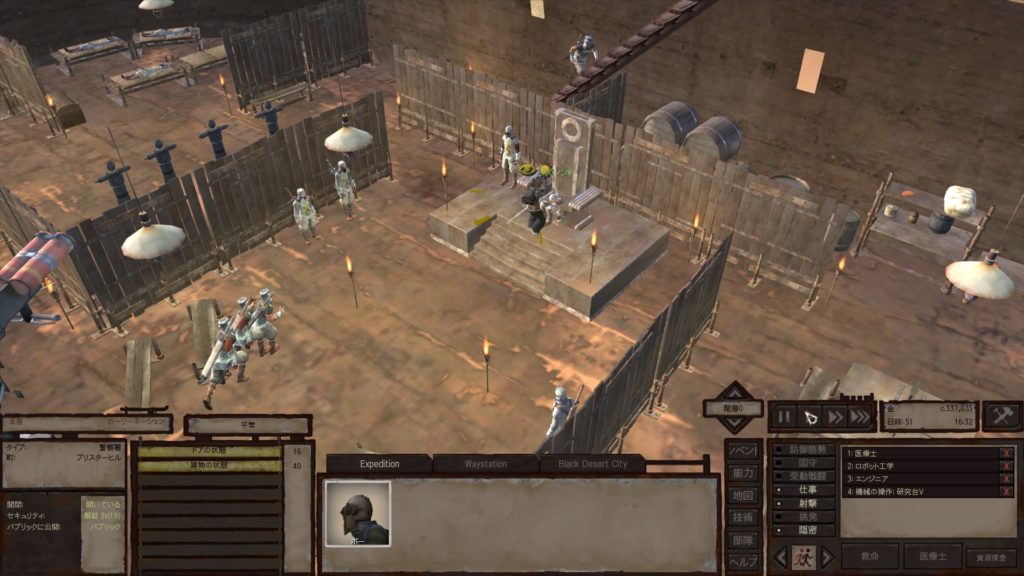This screenshot has height=576, width=1024.
Task: Remove job 2: ロボット工学 with its X
Action: point(1006,466)
